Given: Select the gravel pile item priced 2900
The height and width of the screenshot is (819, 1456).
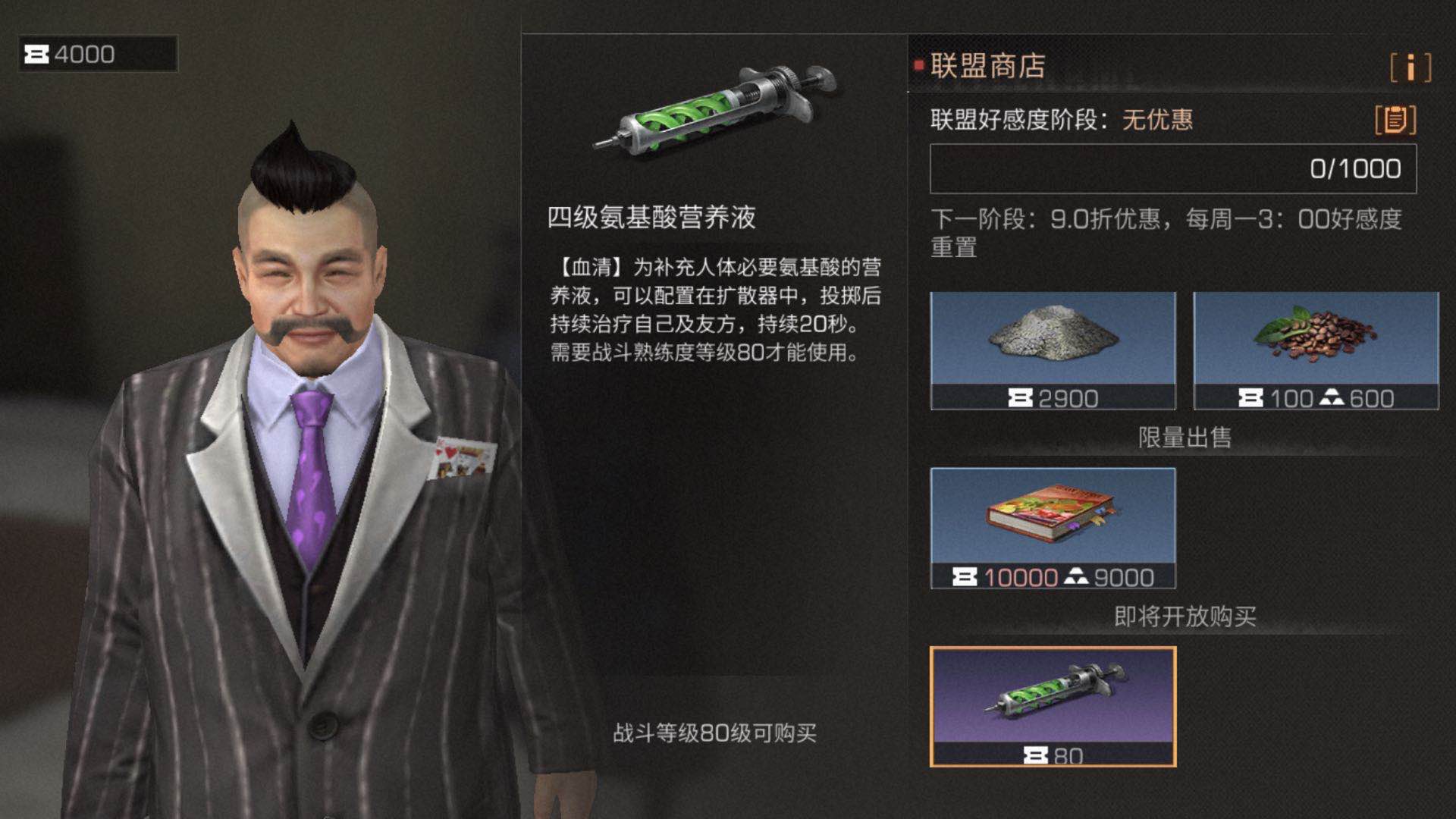Looking at the screenshot, I should [x=1054, y=345].
